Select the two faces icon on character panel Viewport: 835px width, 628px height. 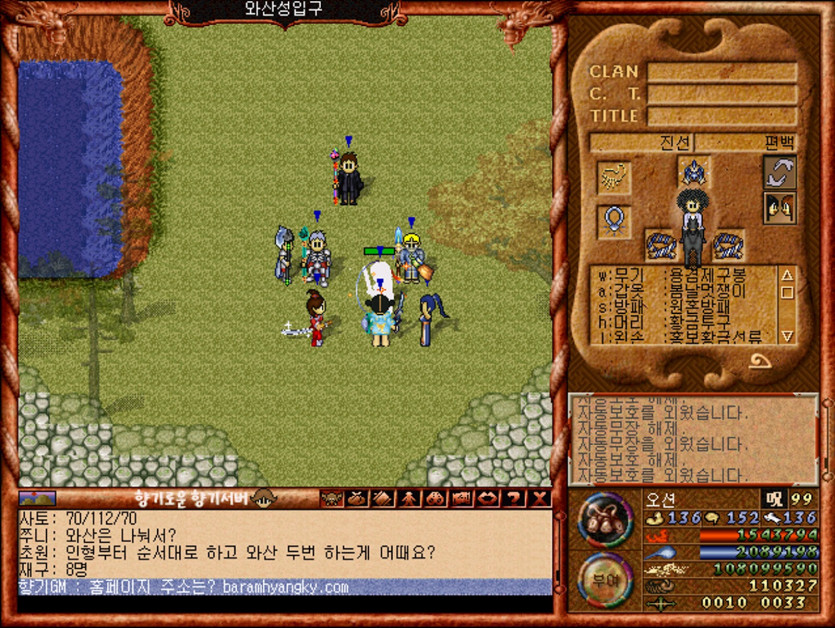coord(779,208)
